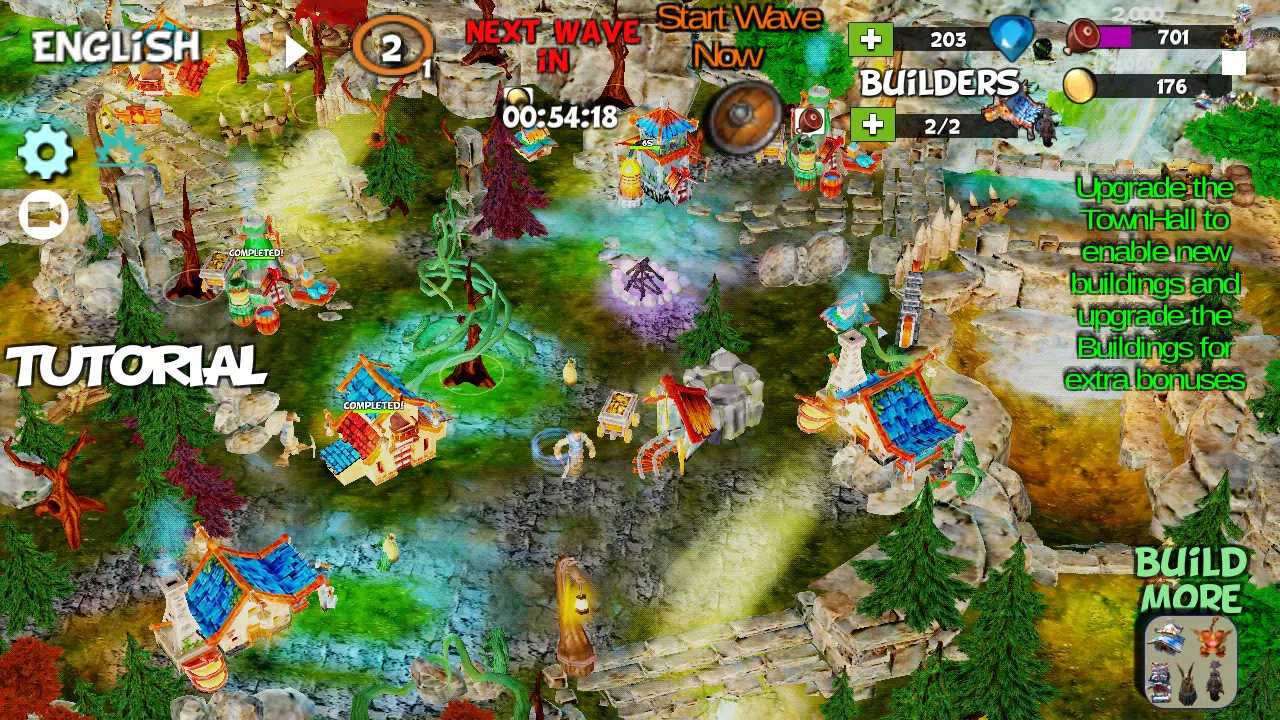Select the Builders 2/2 counter bar

point(942,126)
